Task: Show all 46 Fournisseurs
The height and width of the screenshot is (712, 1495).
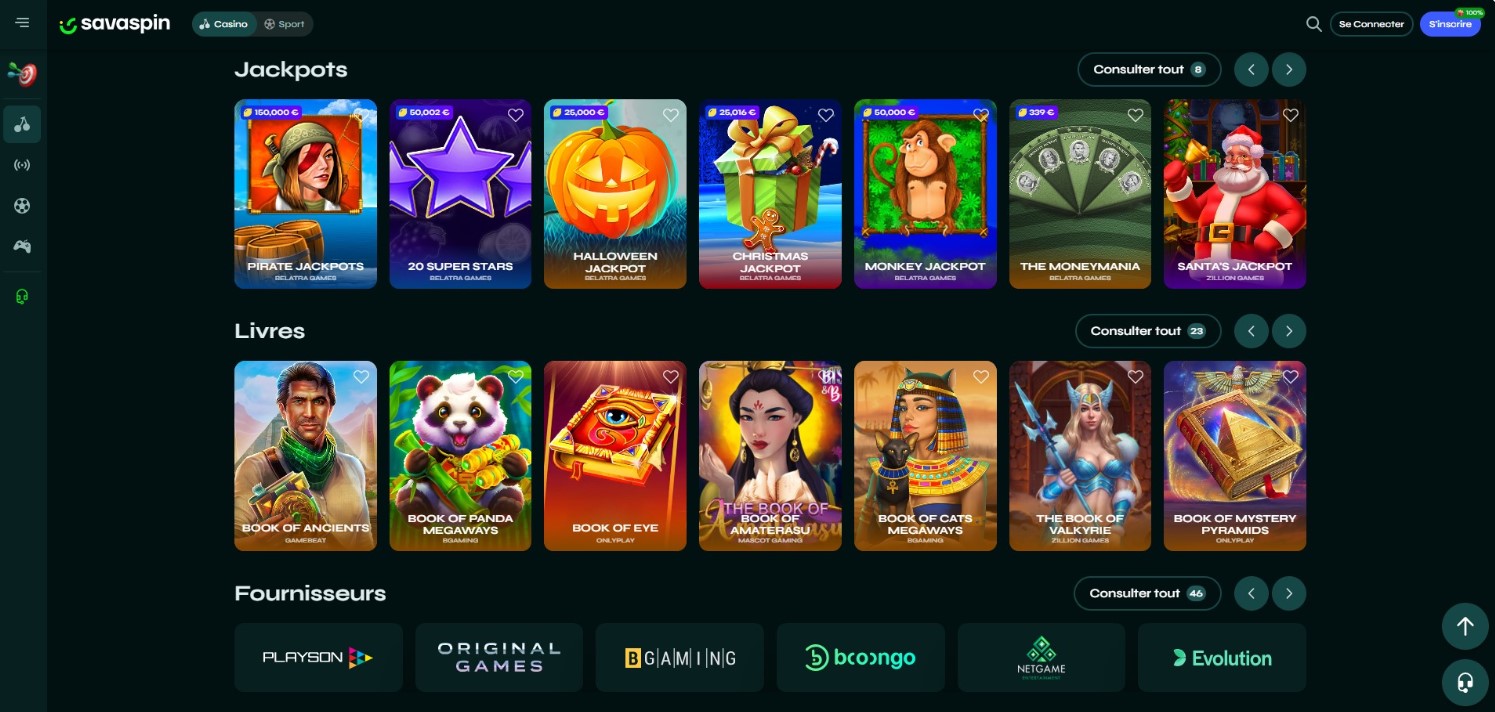Action: pyautogui.click(x=1146, y=593)
